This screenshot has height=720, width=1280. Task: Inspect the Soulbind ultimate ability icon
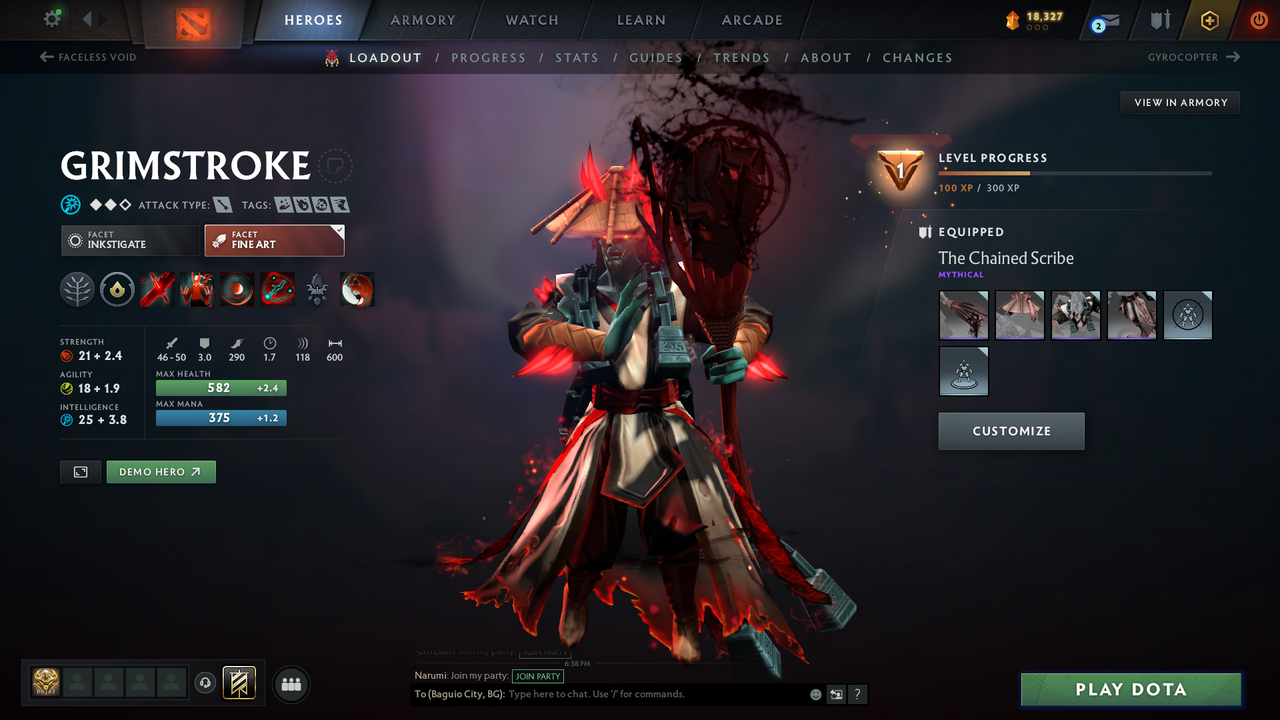277,289
